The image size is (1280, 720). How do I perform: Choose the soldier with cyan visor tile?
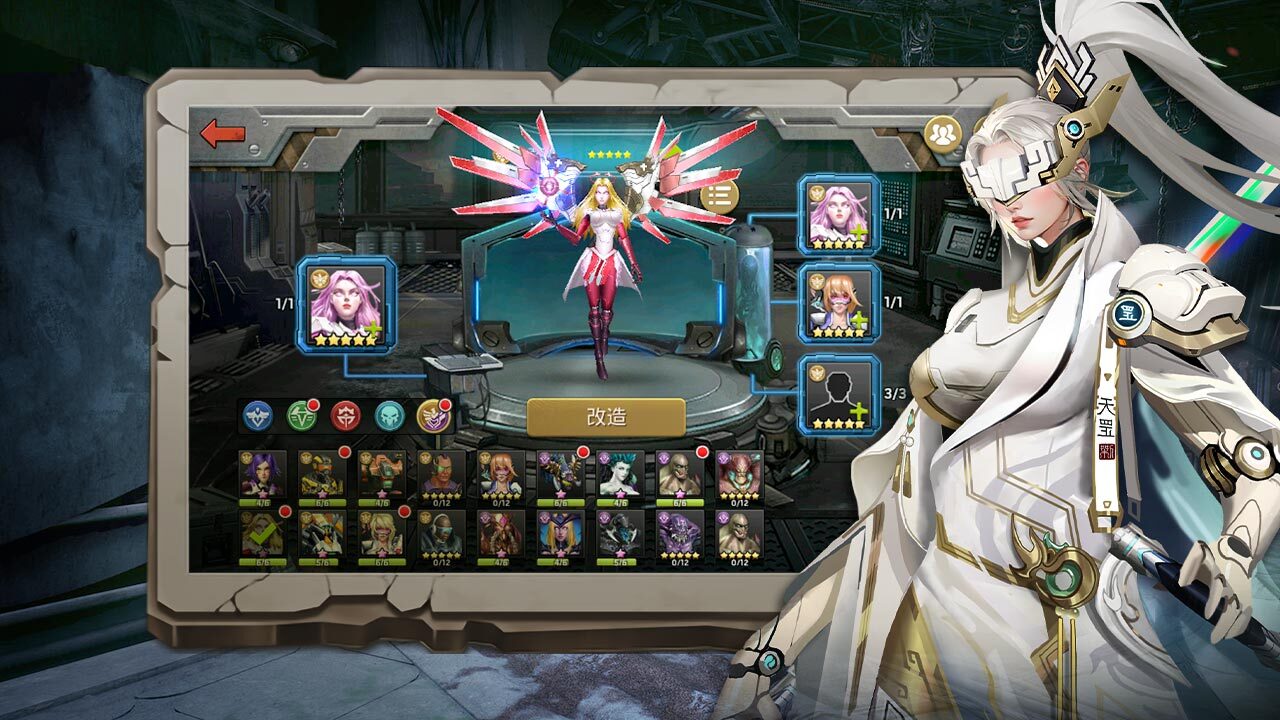click(x=441, y=534)
